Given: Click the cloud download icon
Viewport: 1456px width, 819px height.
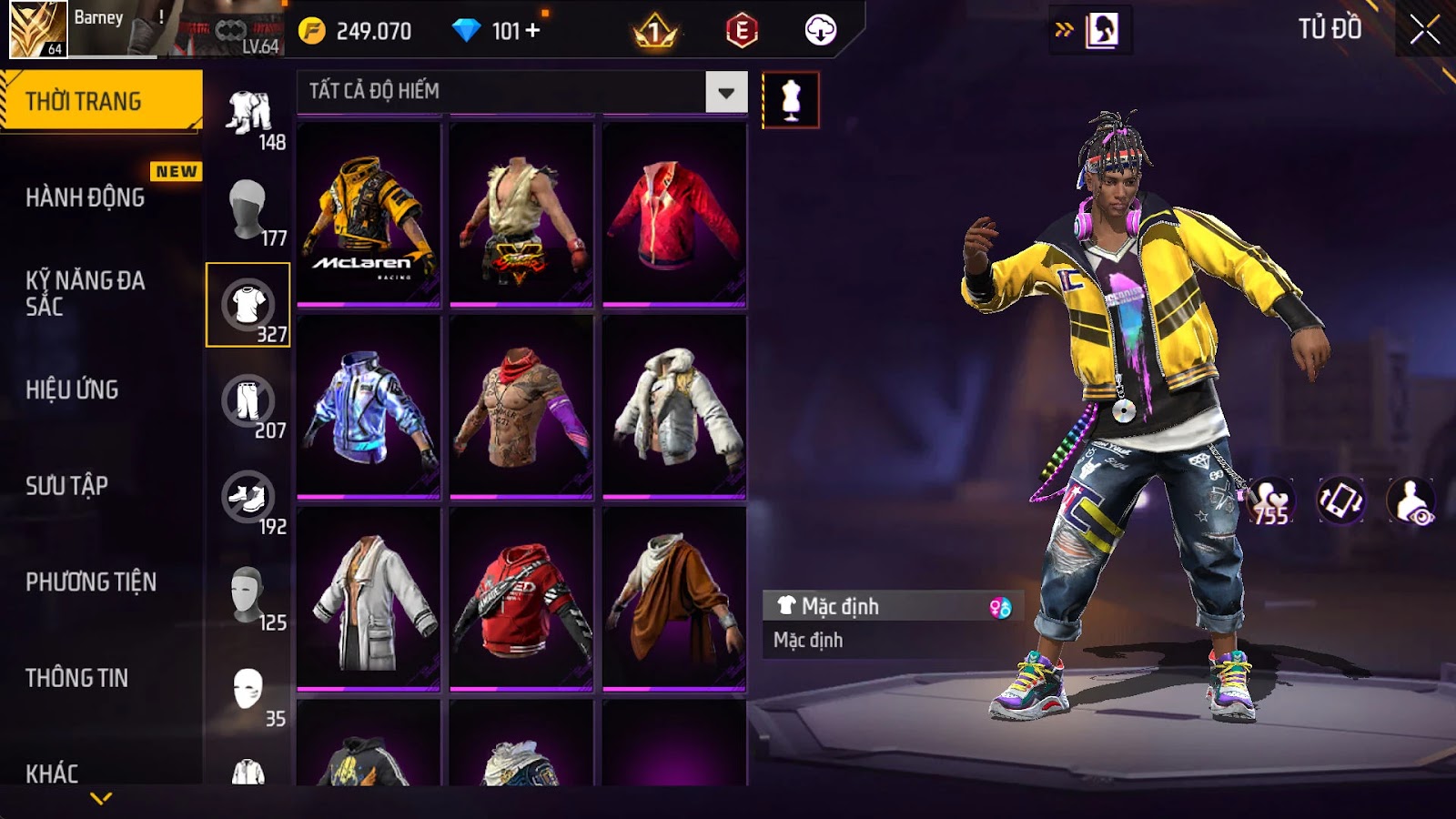Looking at the screenshot, I should [x=820, y=31].
